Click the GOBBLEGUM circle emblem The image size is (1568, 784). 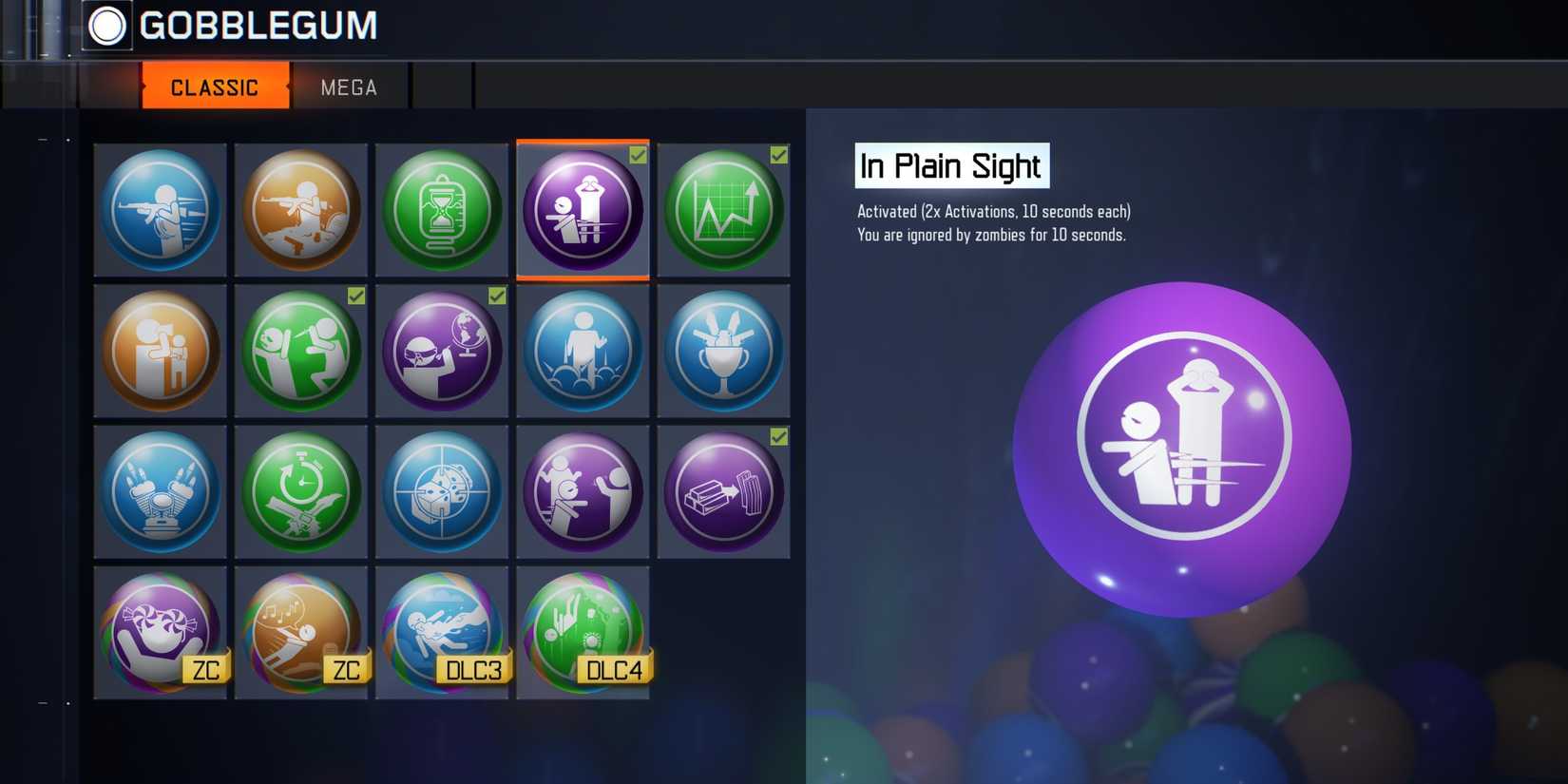tap(107, 26)
